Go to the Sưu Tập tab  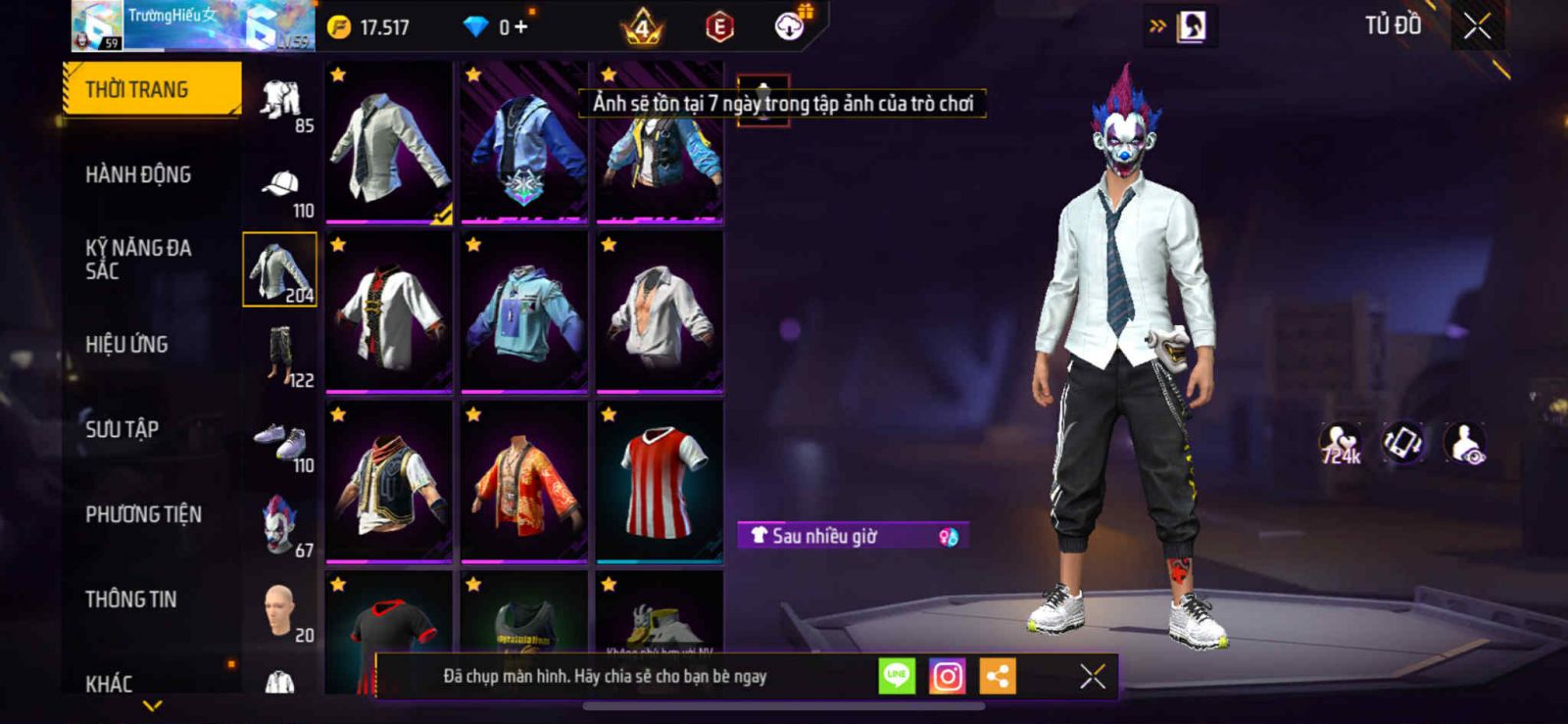click(122, 429)
